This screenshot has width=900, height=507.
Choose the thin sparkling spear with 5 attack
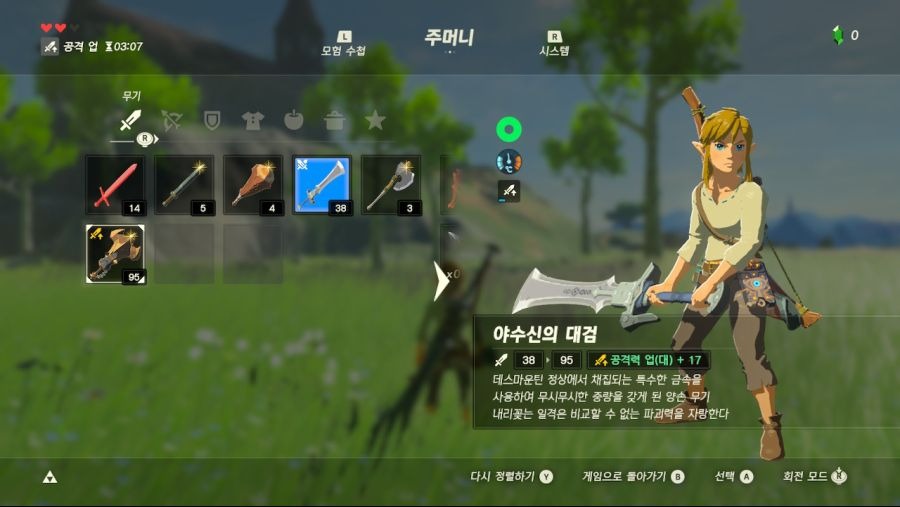[184, 186]
